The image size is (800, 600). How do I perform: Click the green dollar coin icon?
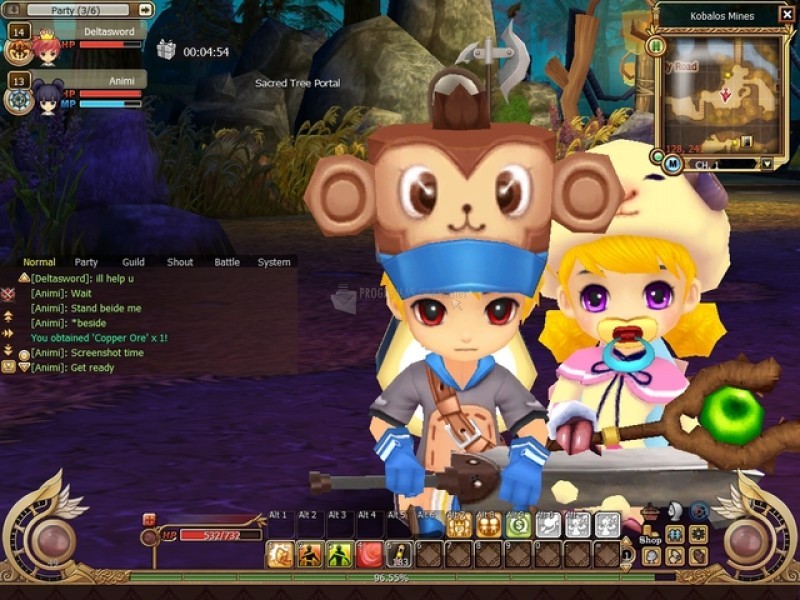[518, 525]
